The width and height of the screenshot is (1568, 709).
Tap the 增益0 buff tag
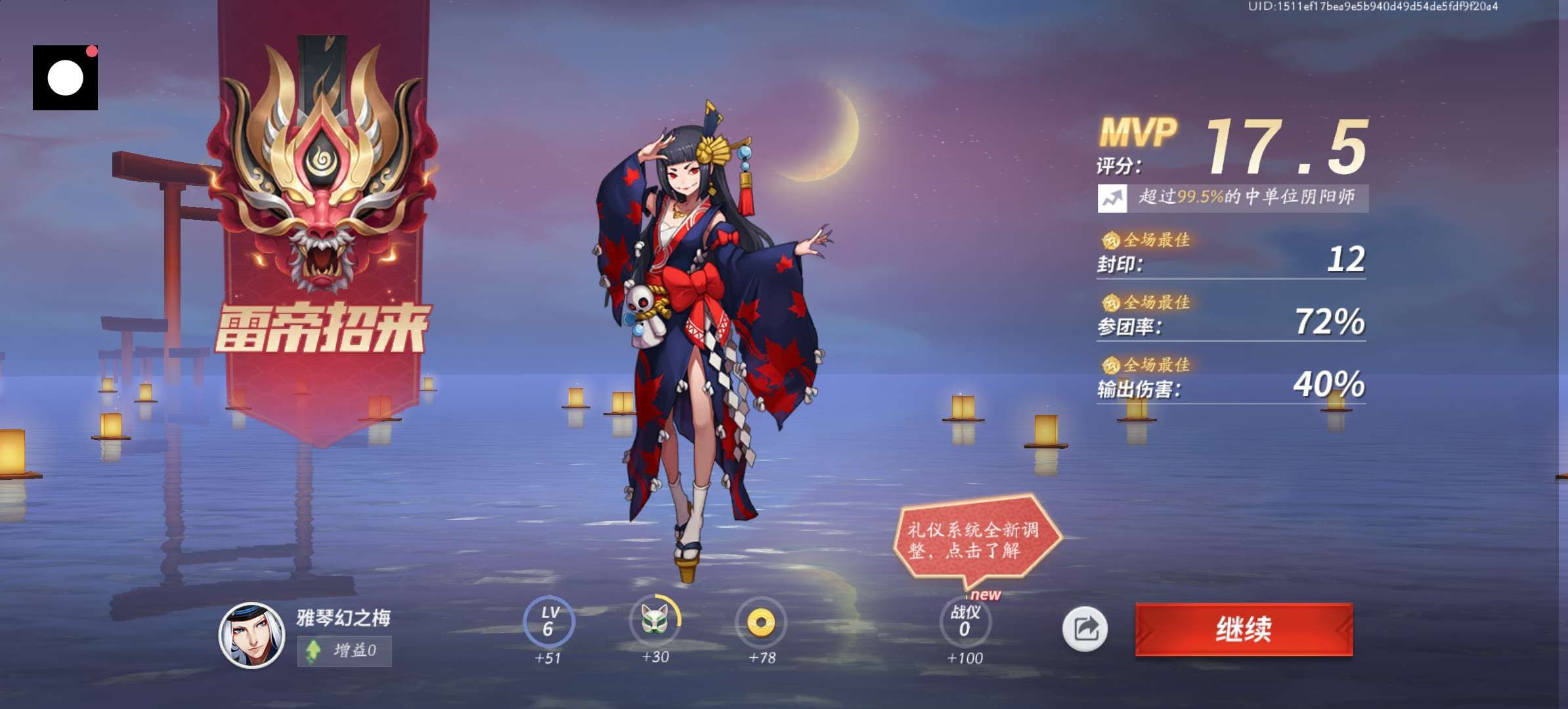[x=344, y=651]
